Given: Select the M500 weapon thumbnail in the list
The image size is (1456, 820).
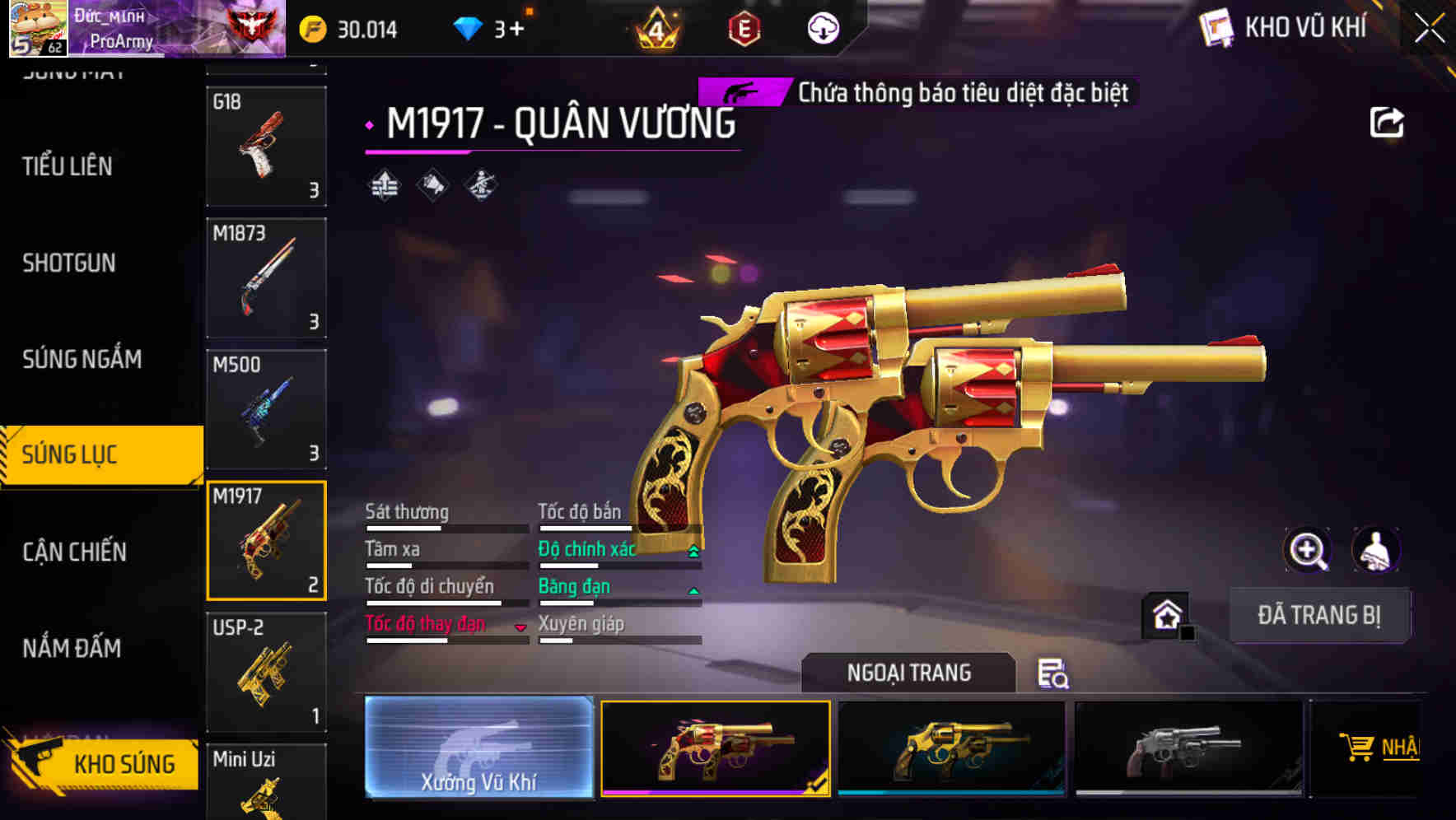Looking at the screenshot, I should click(x=267, y=409).
